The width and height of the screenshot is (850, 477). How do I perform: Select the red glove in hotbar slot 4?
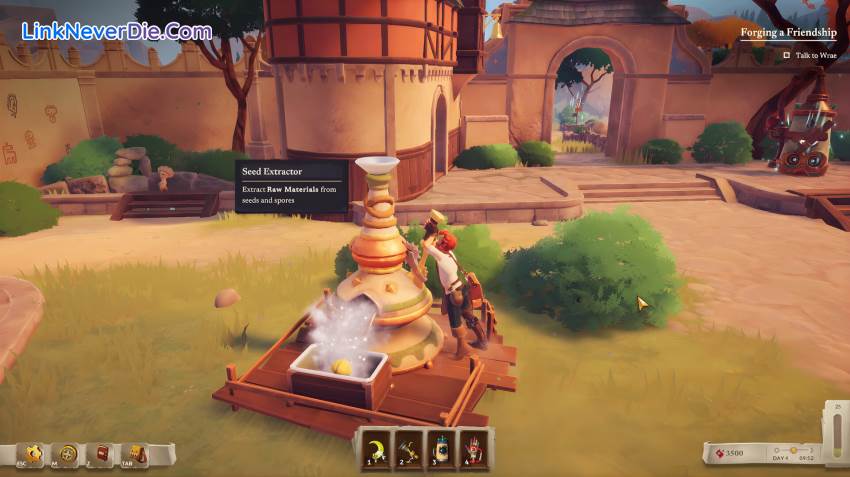[x=475, y=447]
